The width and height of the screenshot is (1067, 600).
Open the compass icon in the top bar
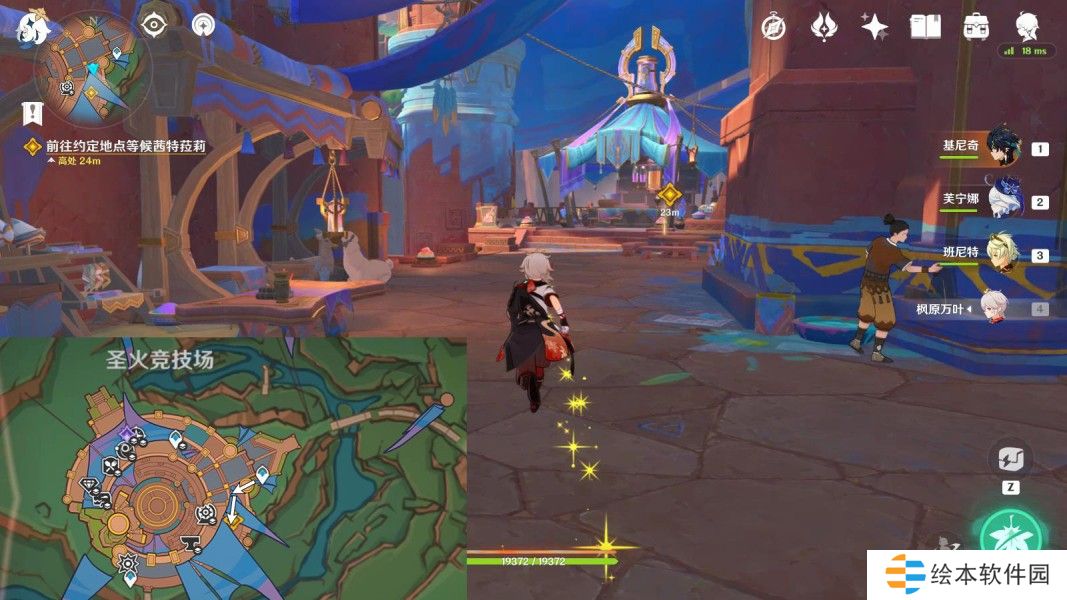(773, 27)
